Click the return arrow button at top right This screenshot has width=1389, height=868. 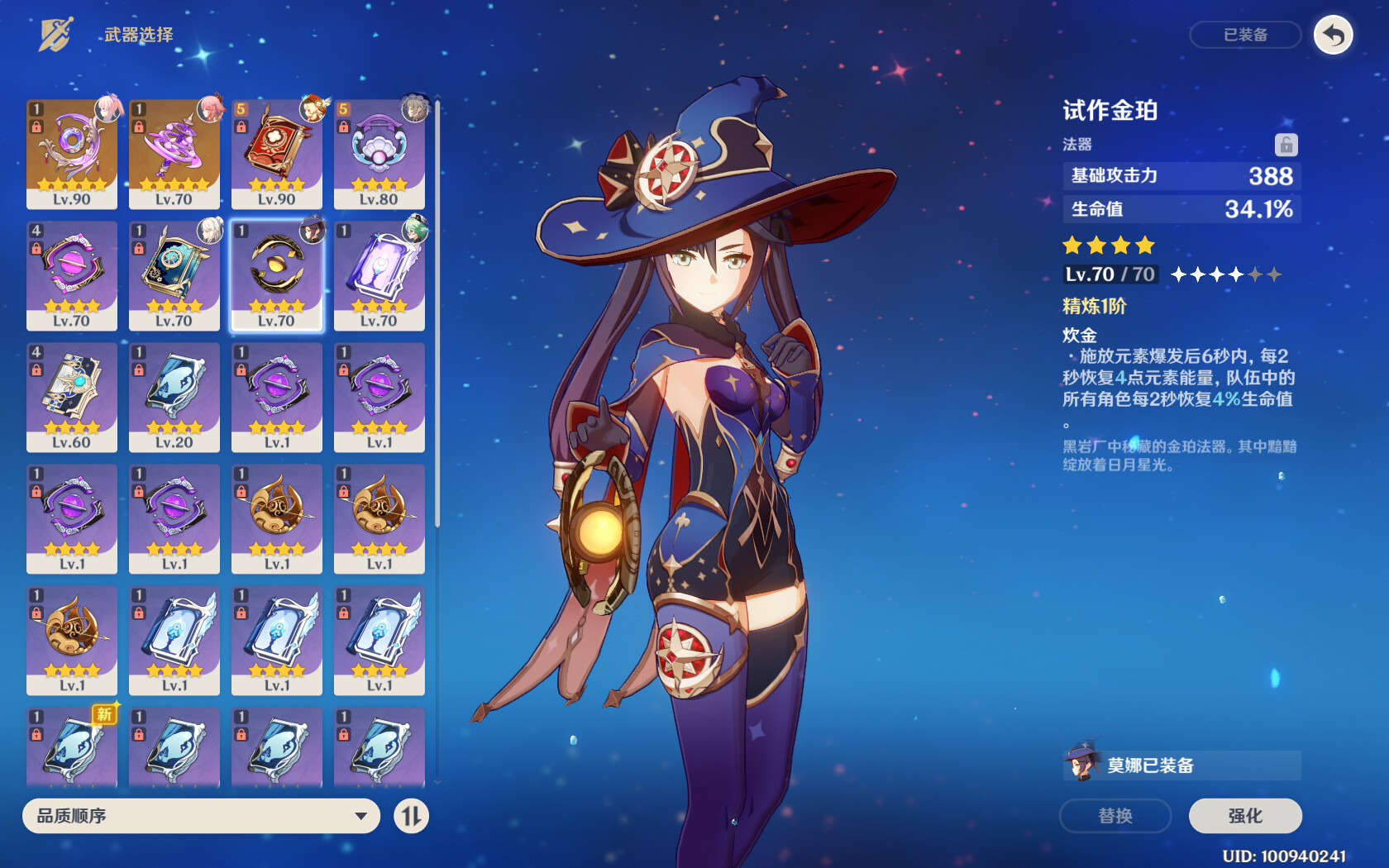1332,35
